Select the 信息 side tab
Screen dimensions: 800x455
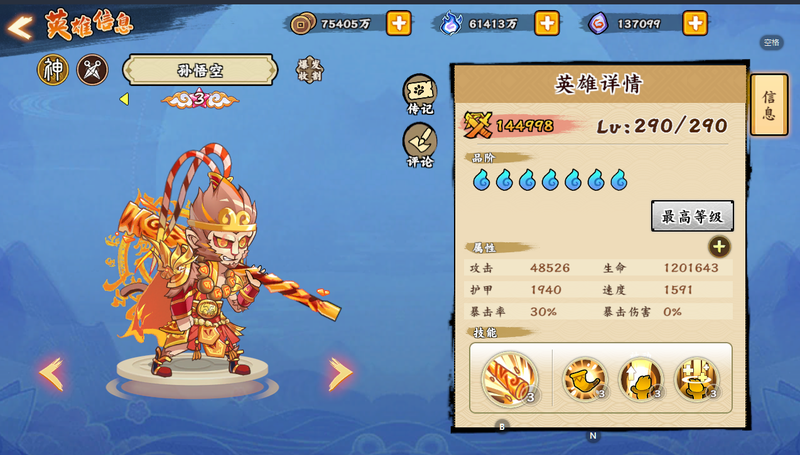tap(768, 105)
